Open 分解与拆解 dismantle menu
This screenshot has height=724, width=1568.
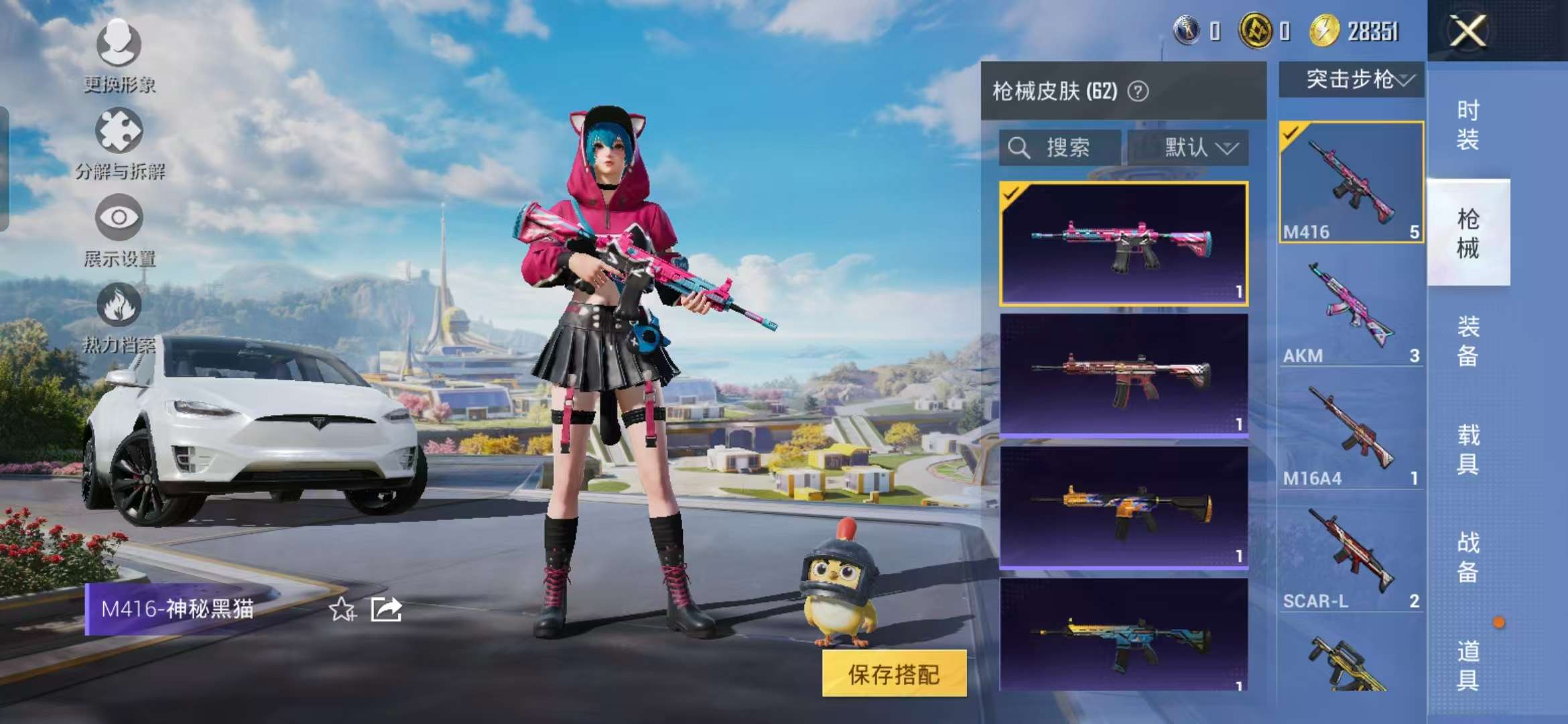pos(119,142)
